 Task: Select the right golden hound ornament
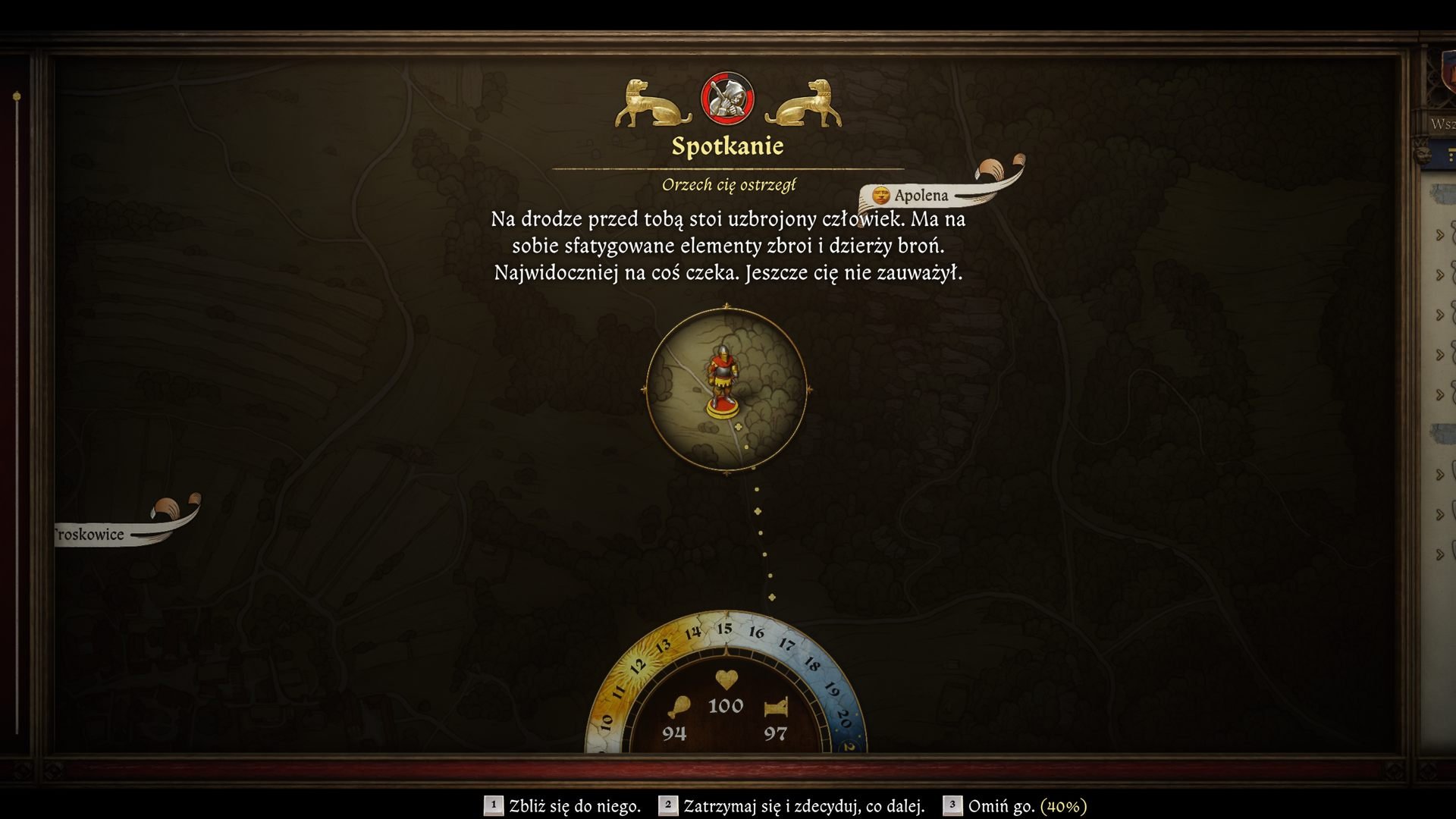pyautogui.click(x=805, y=102)
